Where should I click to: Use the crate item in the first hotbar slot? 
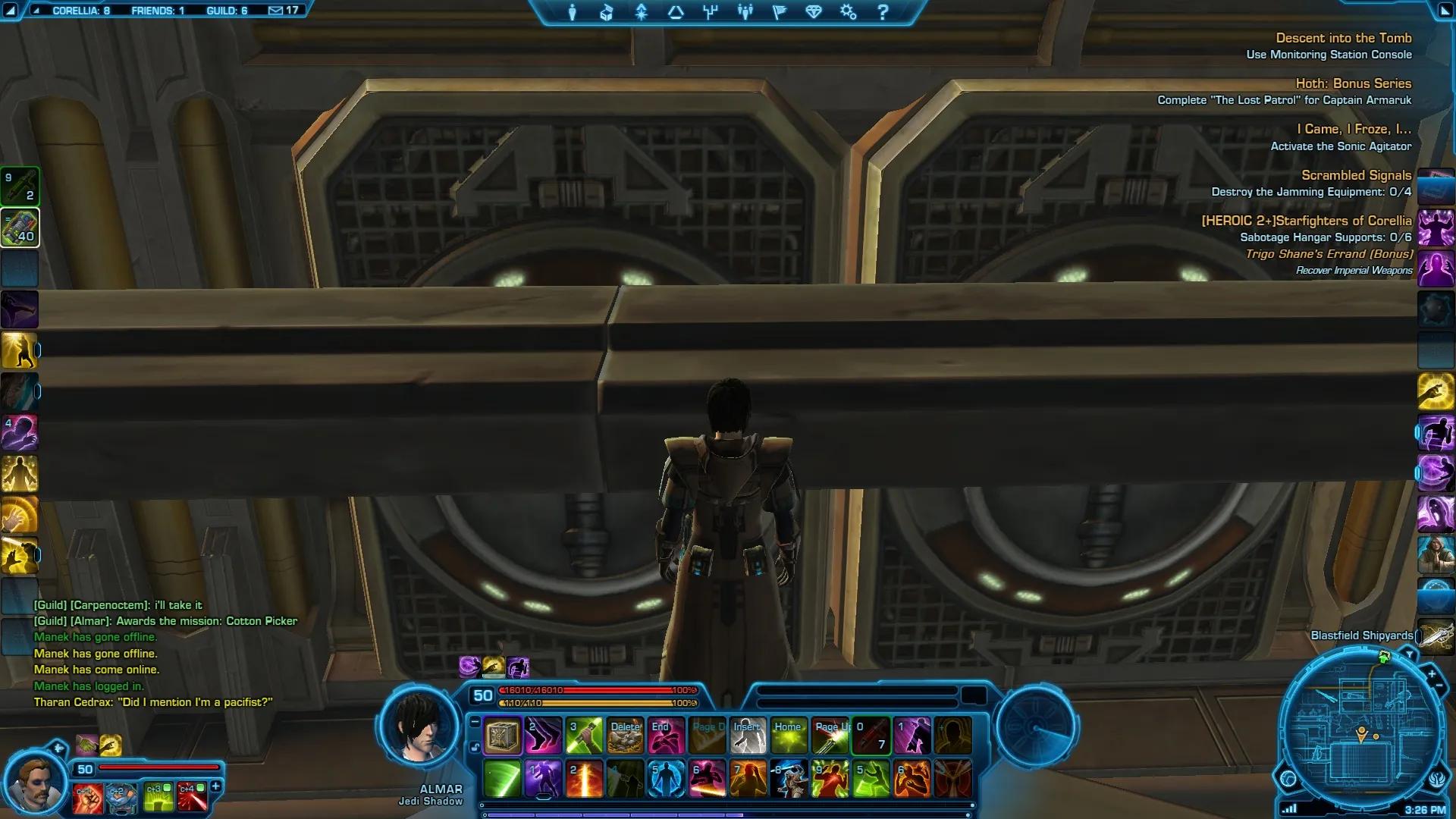tap(502, 736)
